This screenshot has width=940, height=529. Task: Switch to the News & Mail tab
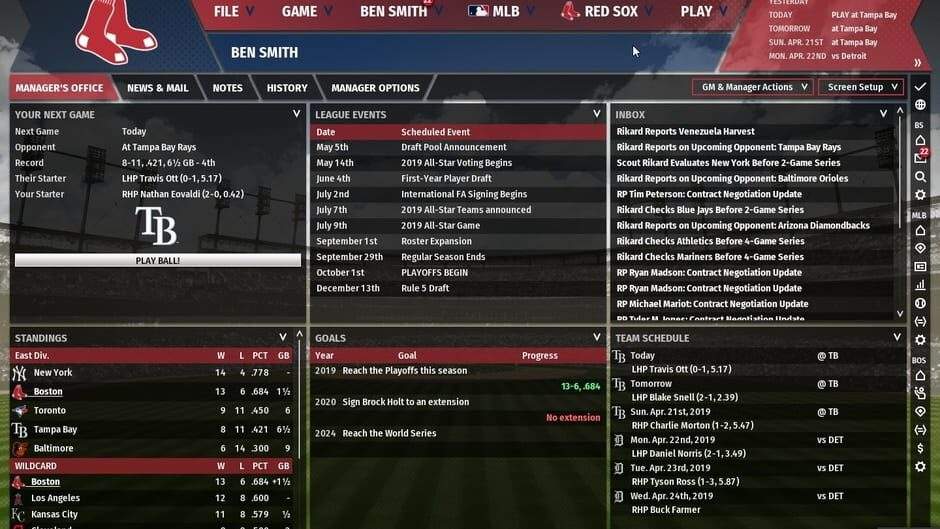click(x=157, y=88)
